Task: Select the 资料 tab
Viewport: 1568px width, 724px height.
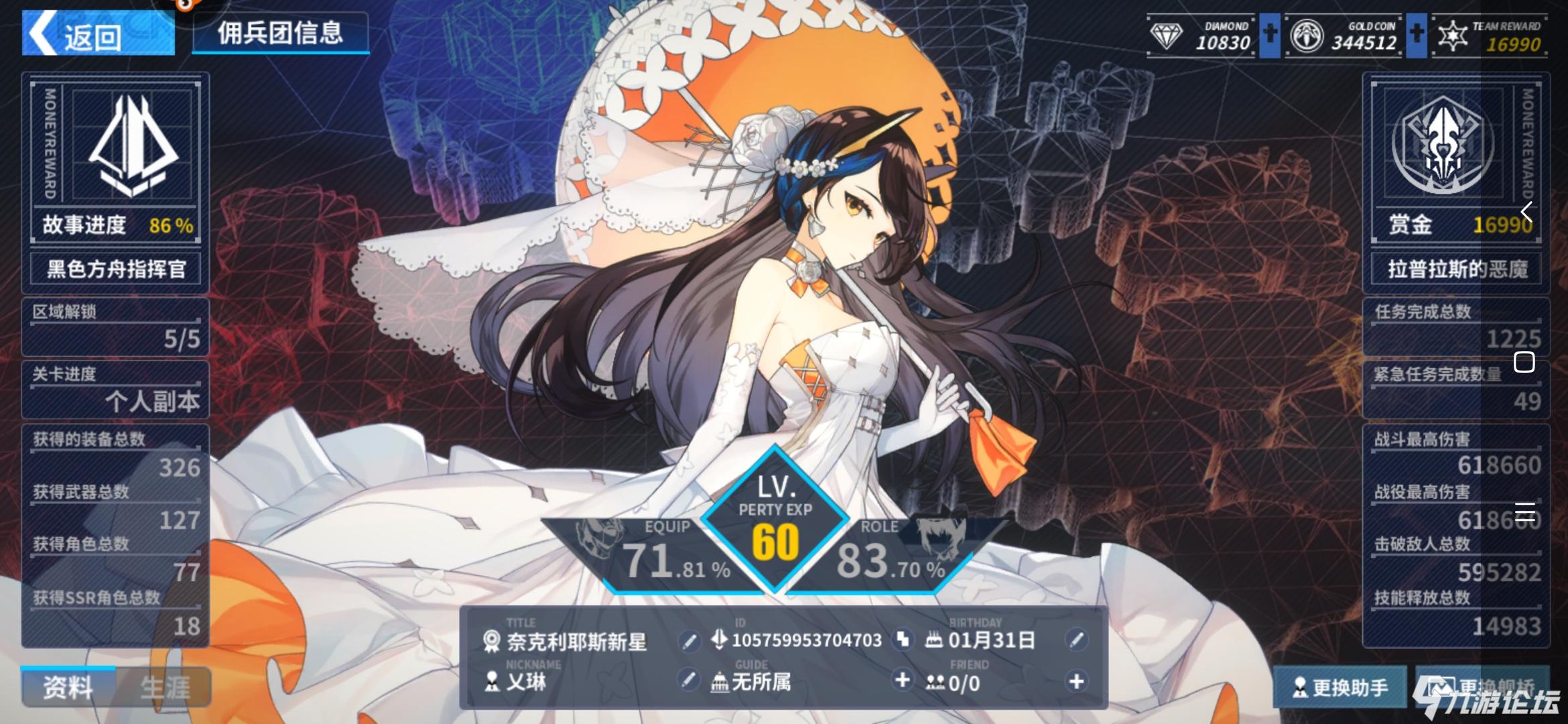Action: coord(68,688)
